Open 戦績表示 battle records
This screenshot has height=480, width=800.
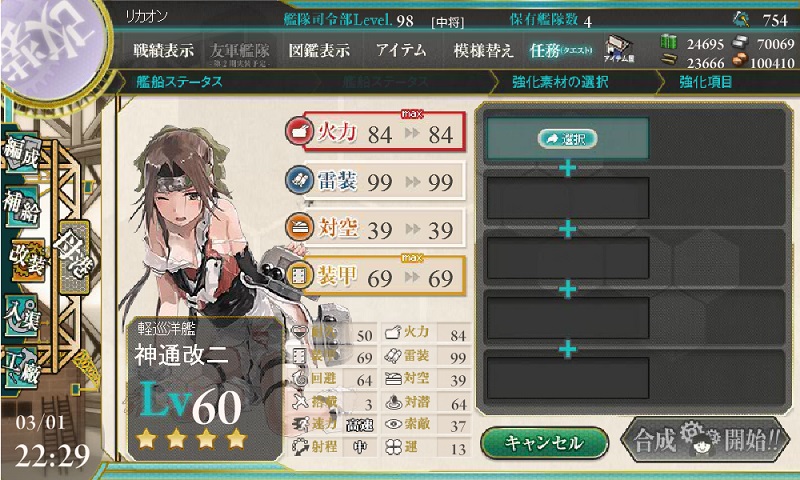(164, 50)
